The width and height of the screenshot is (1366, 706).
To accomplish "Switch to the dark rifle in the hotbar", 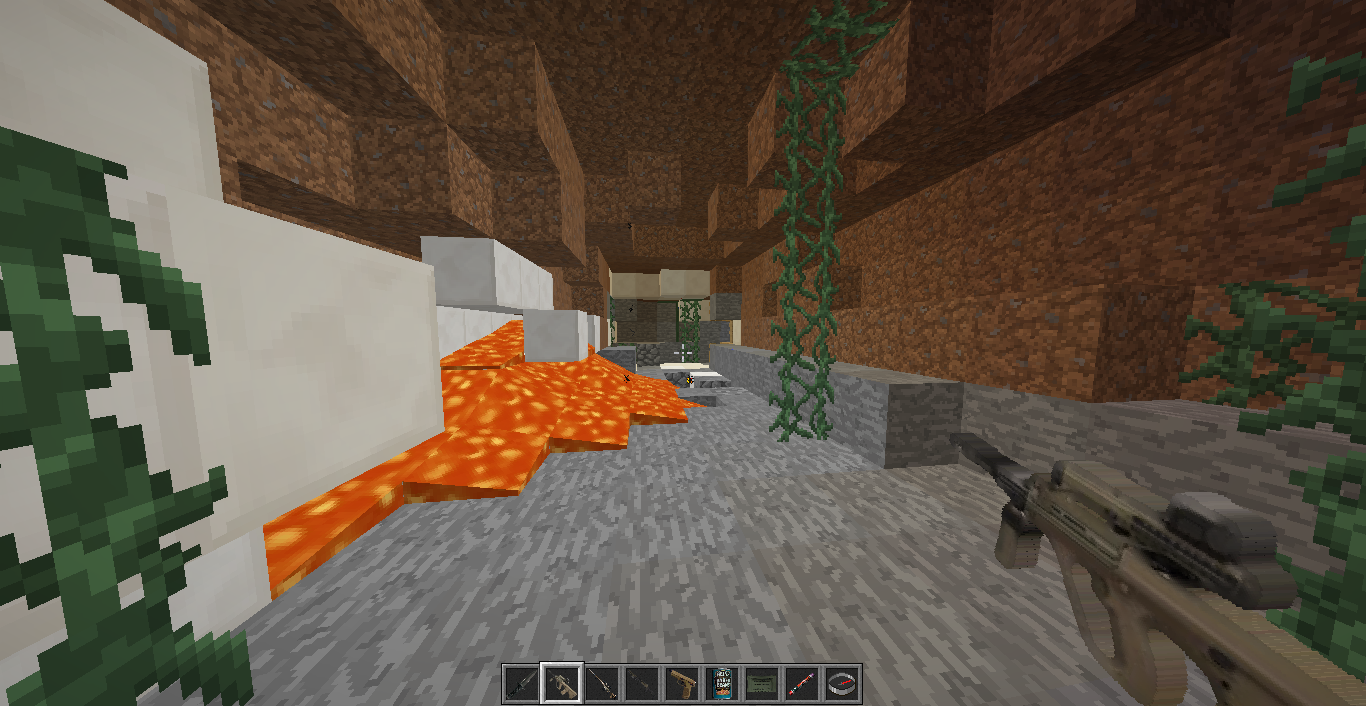I will pos(641,684).
